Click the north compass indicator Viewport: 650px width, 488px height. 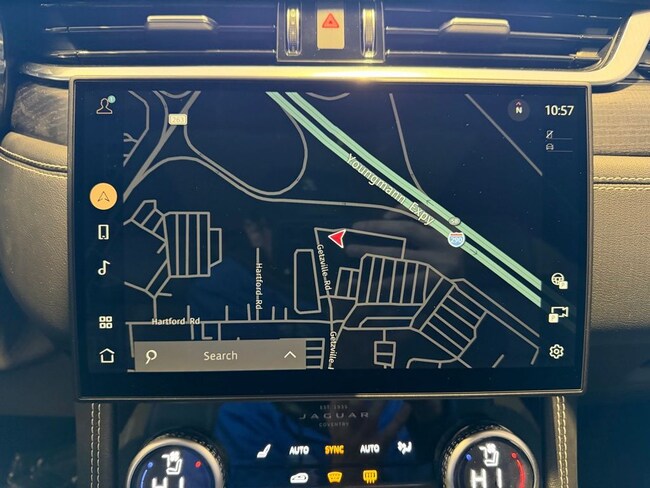point(518,110)
